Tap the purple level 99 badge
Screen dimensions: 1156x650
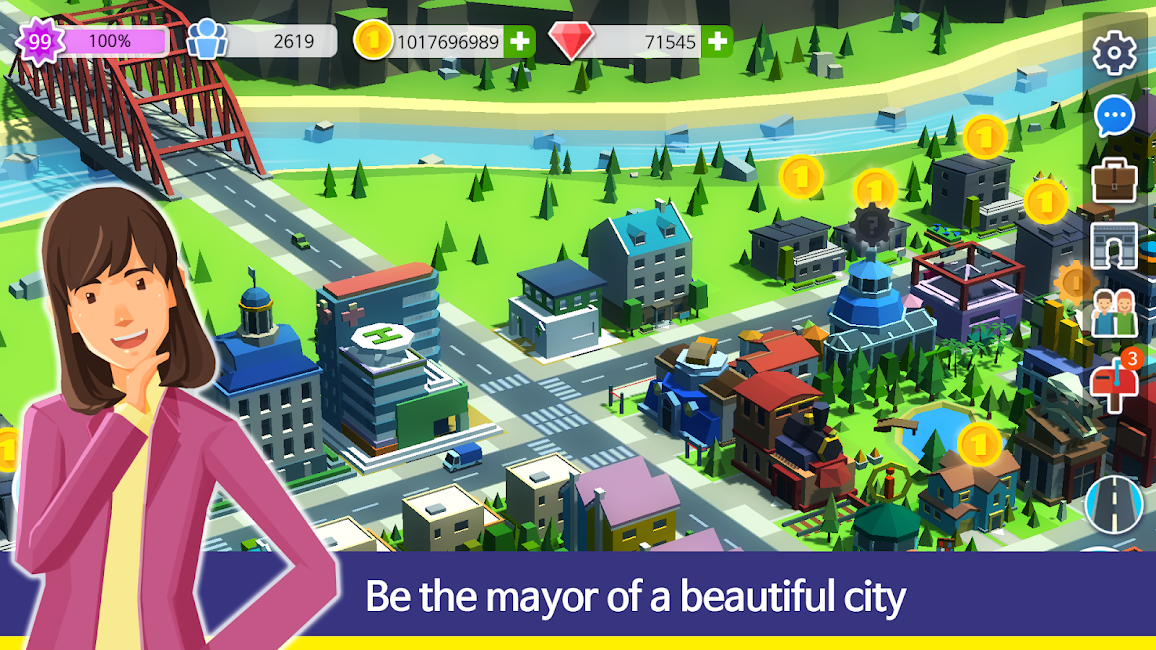40,42
